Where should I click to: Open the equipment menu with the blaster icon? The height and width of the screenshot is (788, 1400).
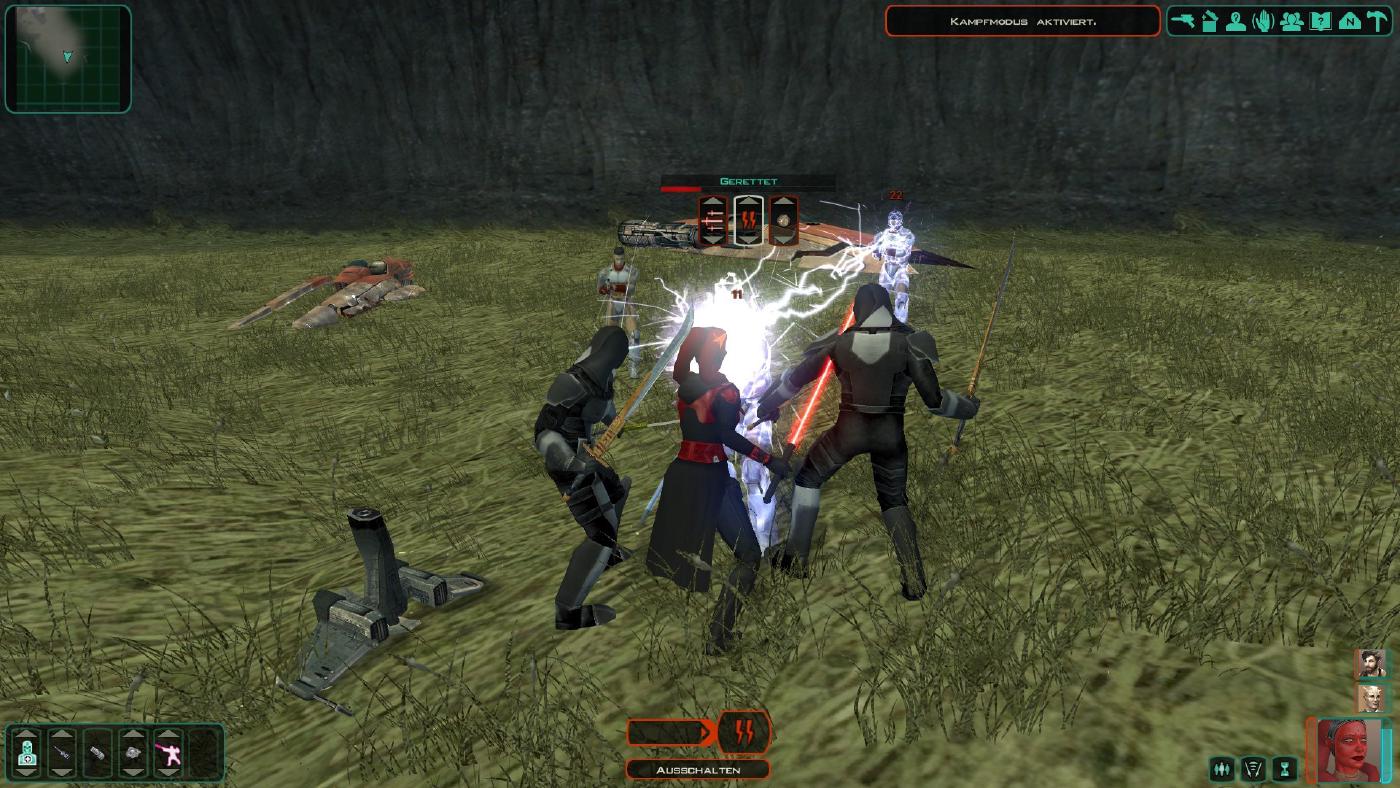pos(1183,21)
